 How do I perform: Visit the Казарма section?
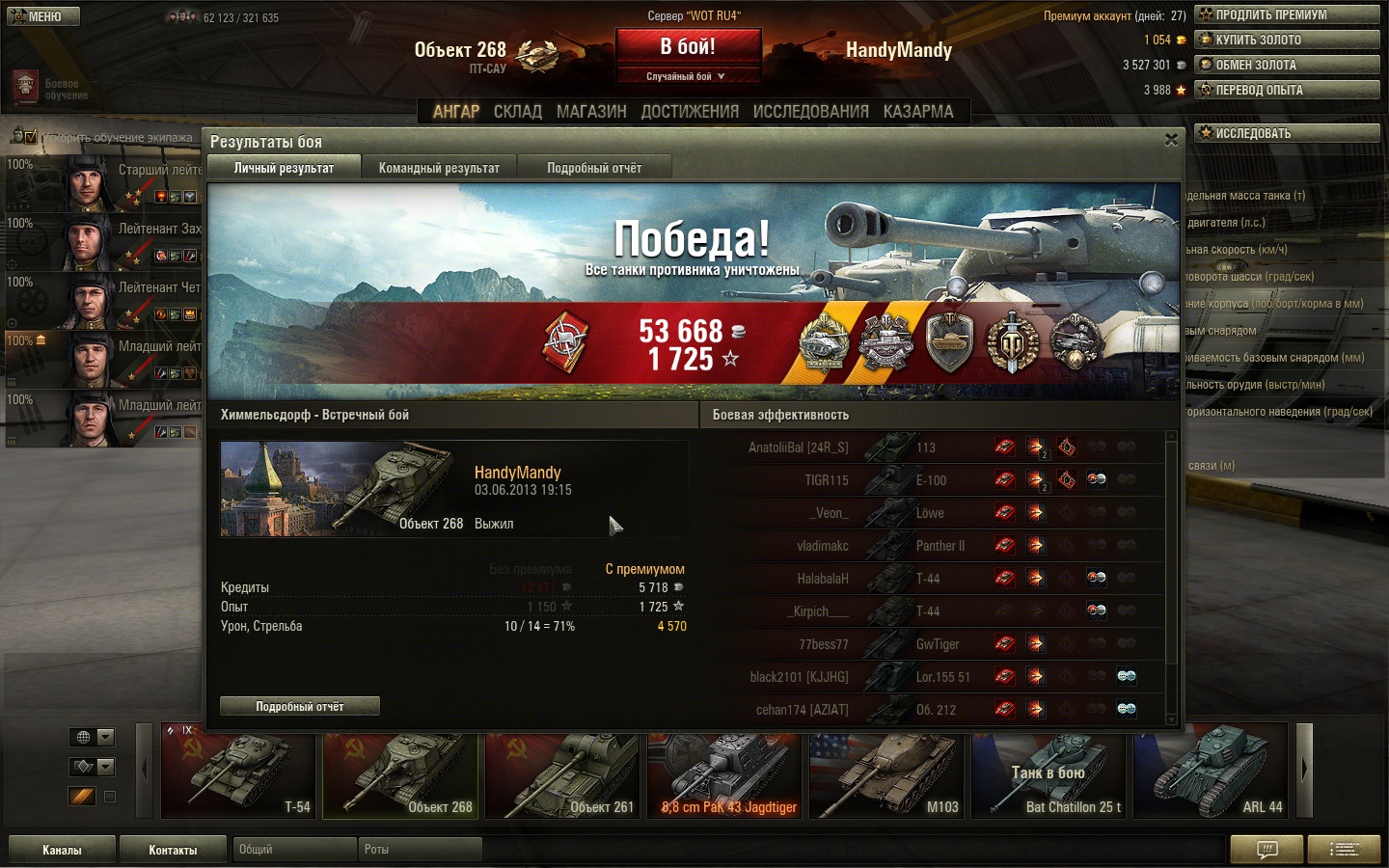[918, 112]
